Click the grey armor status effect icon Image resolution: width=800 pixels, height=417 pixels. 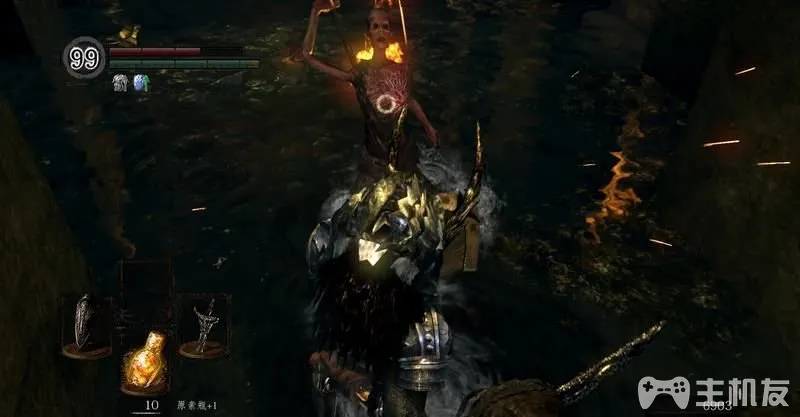tap(119, 84)
